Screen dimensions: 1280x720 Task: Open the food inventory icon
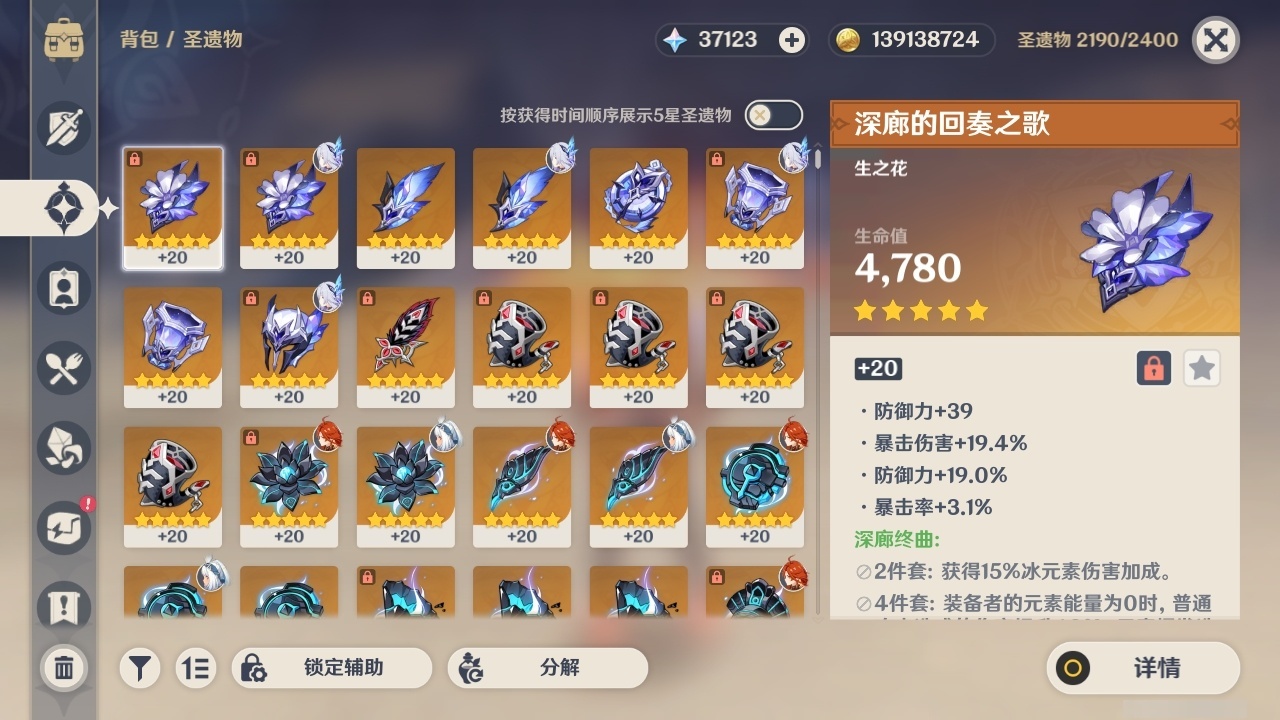(62, 368)
